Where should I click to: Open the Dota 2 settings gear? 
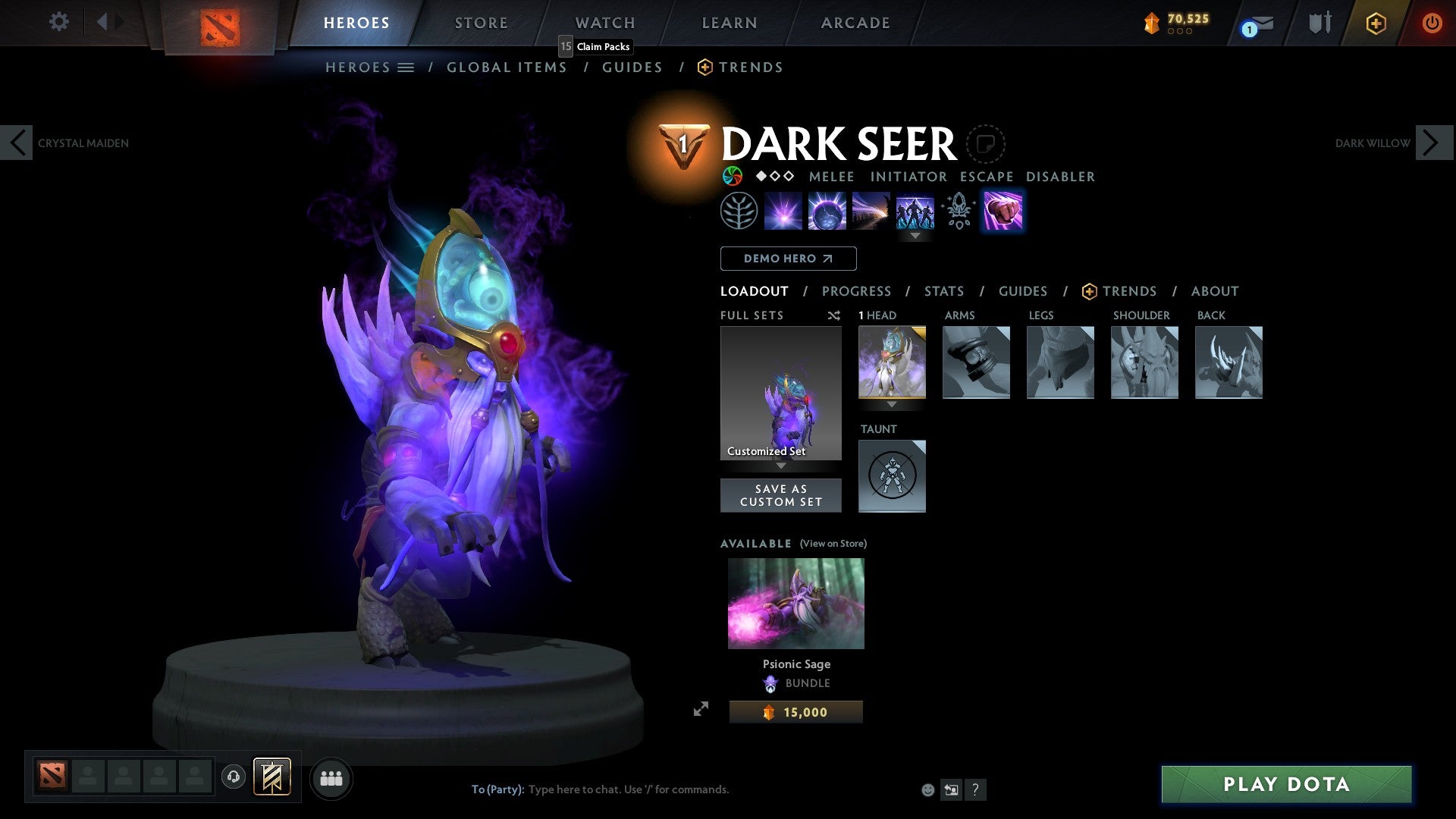point(58,22)
